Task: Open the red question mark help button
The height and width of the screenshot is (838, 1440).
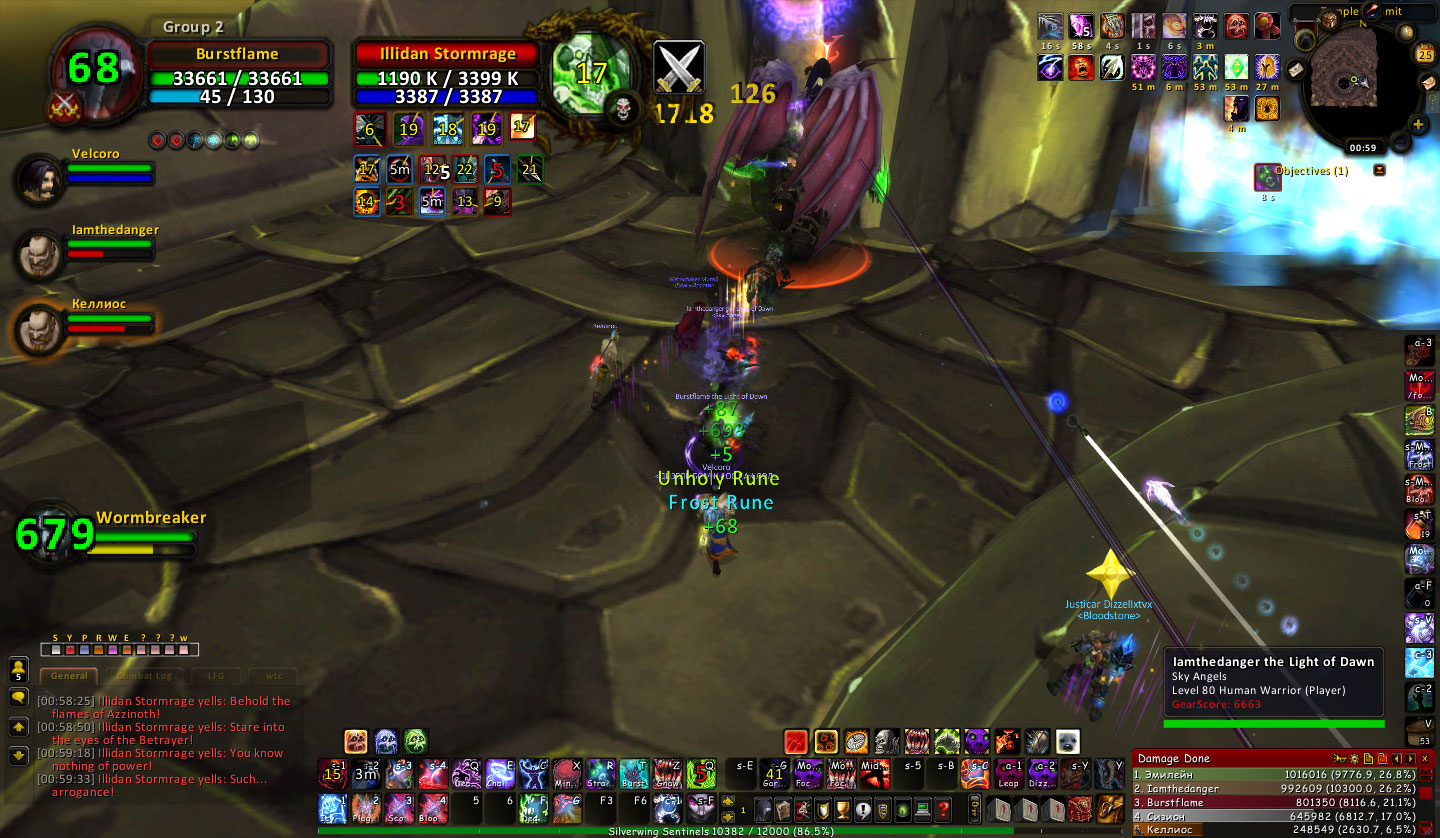Action: tap(943, 809)
